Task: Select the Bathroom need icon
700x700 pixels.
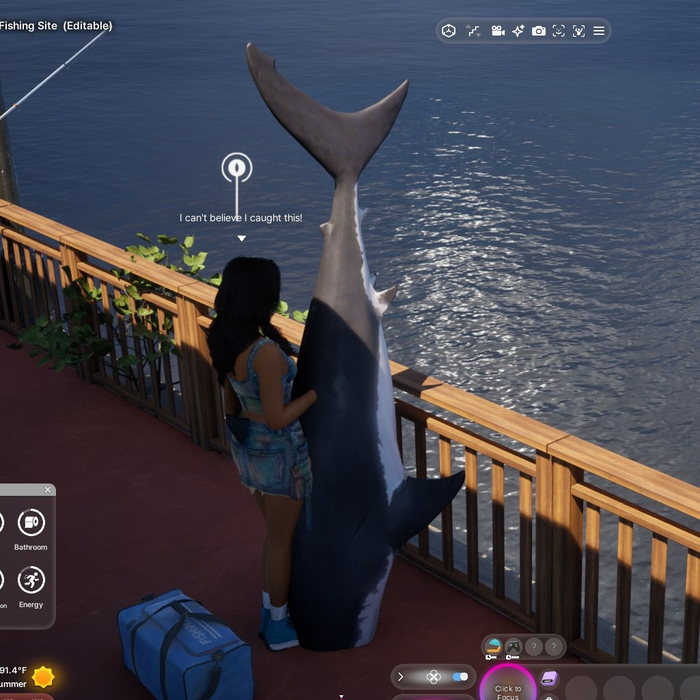Action: pos(31,522)
